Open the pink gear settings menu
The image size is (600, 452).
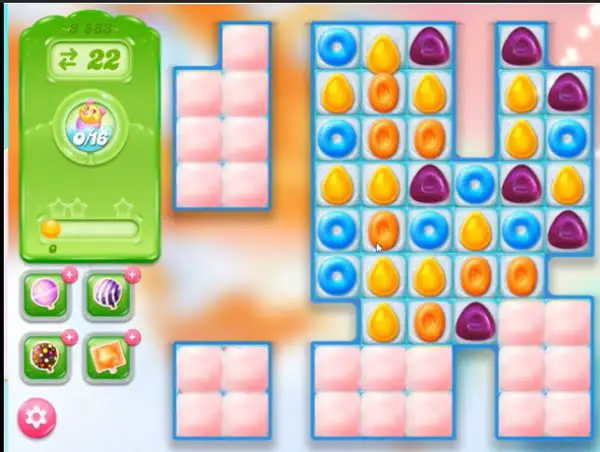pos(38,415)
